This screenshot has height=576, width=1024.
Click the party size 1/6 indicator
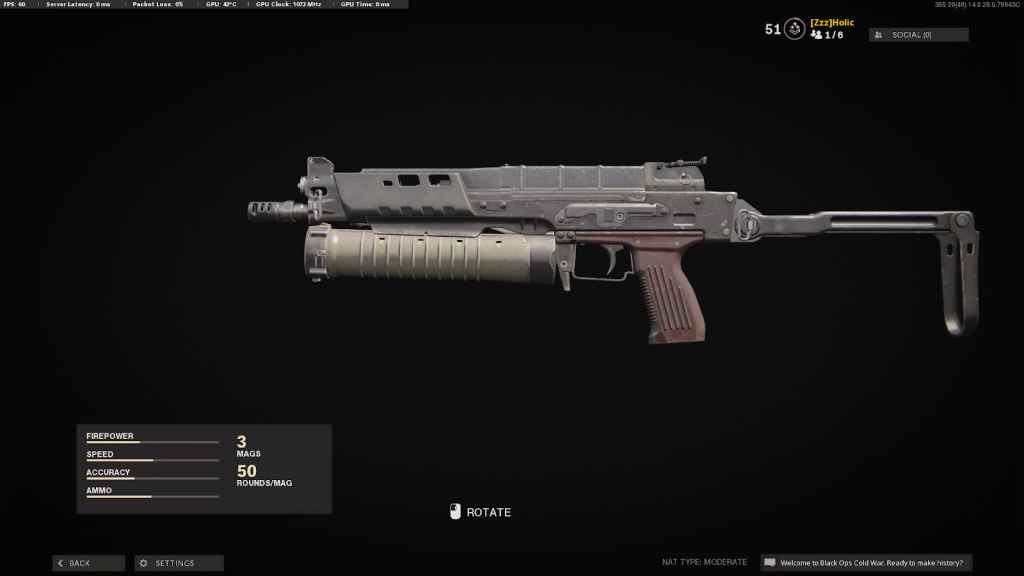(827, 35)
